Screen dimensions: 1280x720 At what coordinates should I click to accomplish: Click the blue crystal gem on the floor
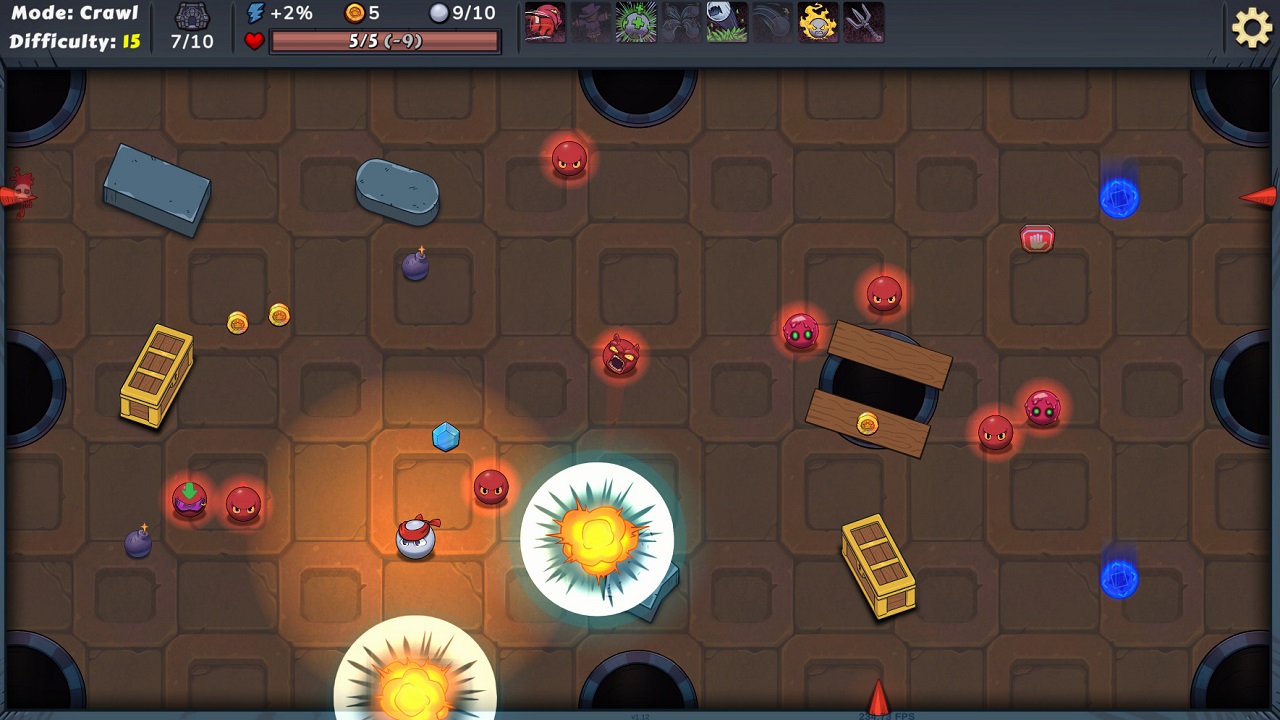446,436
